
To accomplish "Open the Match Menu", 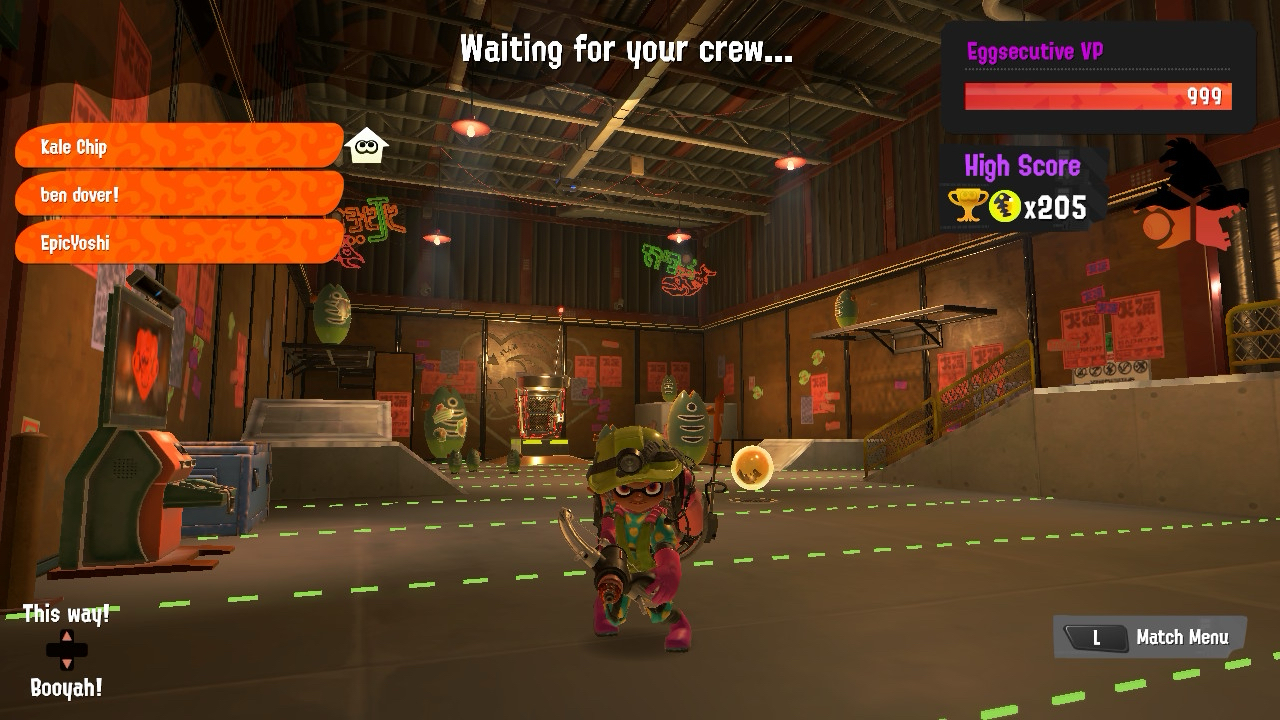I will [x=1150, y=637].
